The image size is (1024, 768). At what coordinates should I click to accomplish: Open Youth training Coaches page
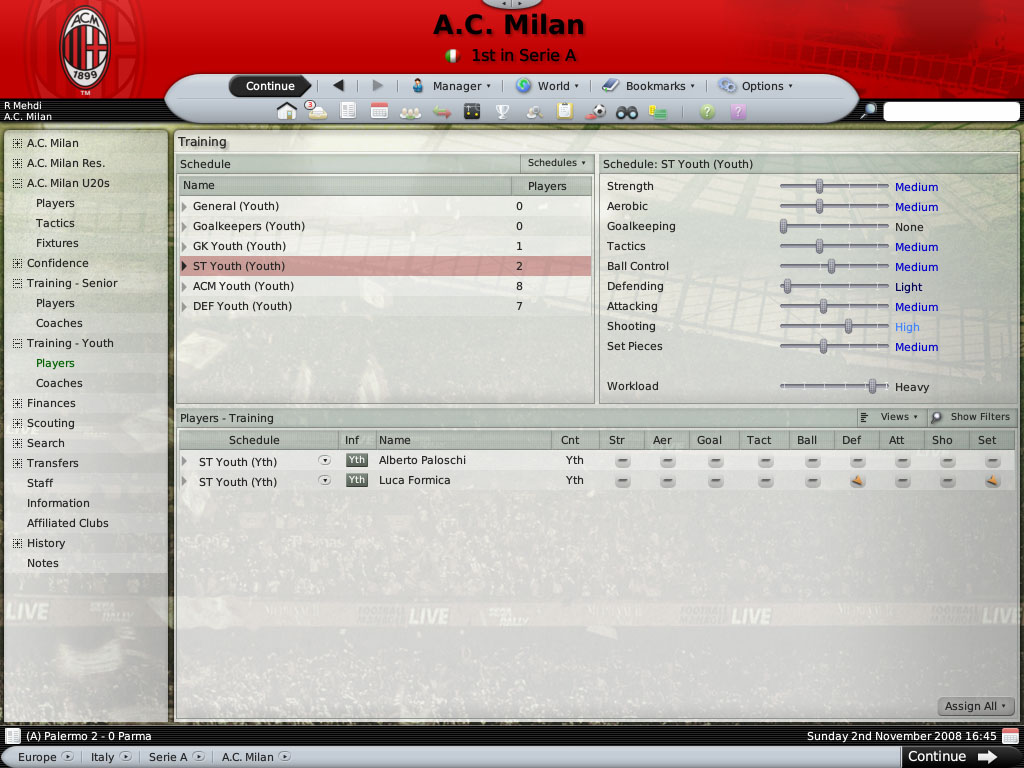pos(59,383)
